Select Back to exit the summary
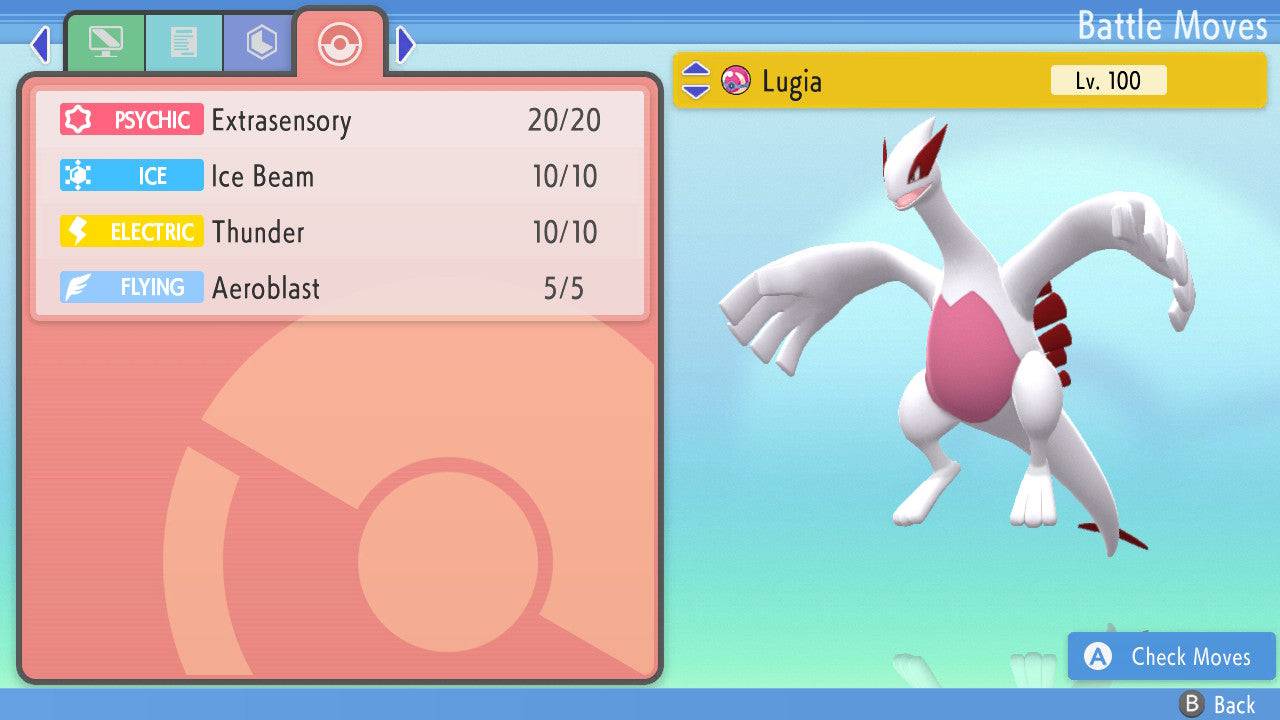This screenshot has width=1280, height=720. (1218, 703)
